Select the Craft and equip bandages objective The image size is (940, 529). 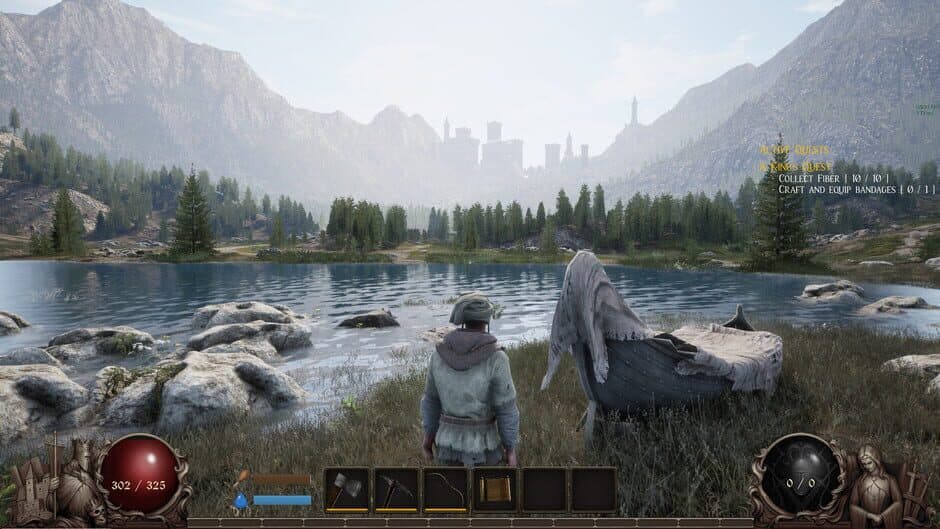[857, 189]
